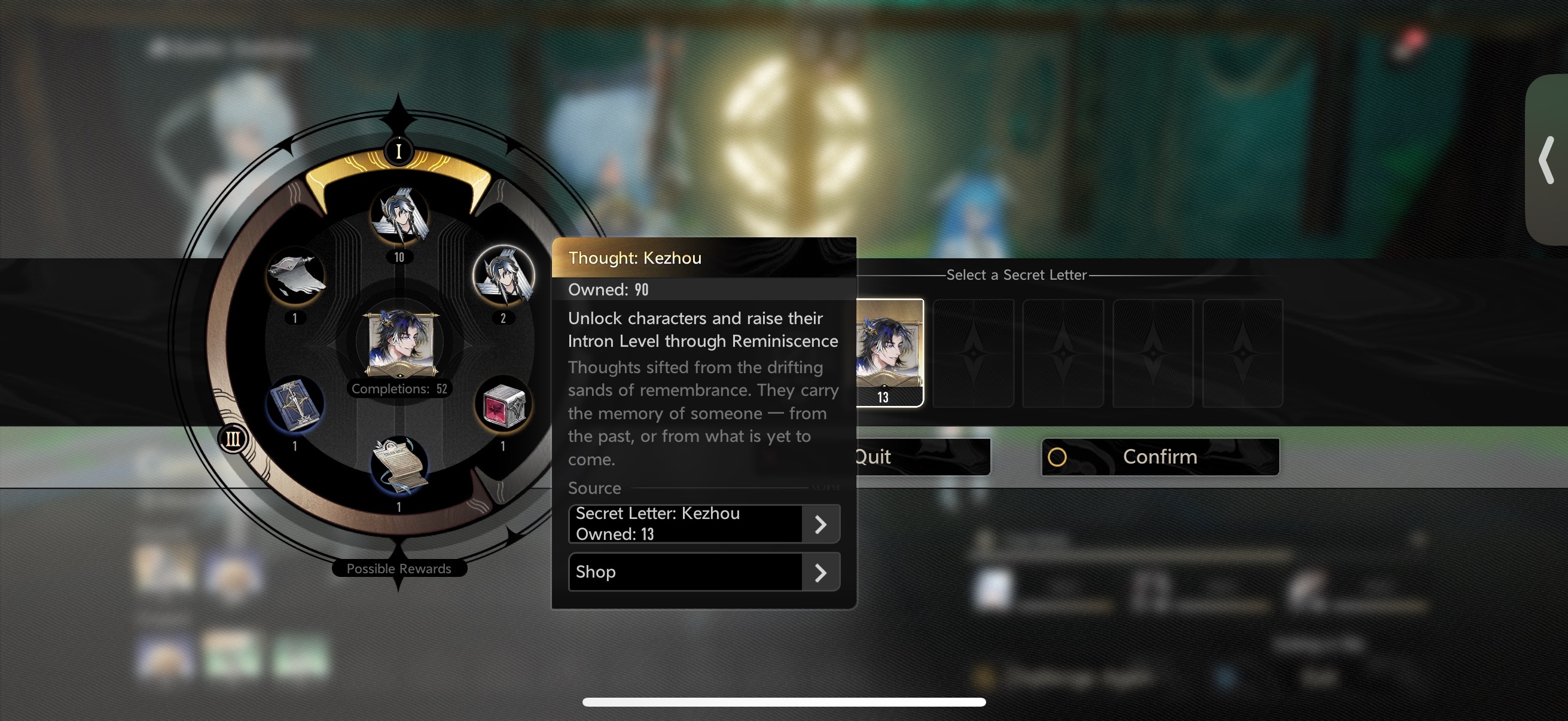Confirm the Secret Letter selection
1568x721 pixels.
pyautogui.click(x=1160, y=457)
